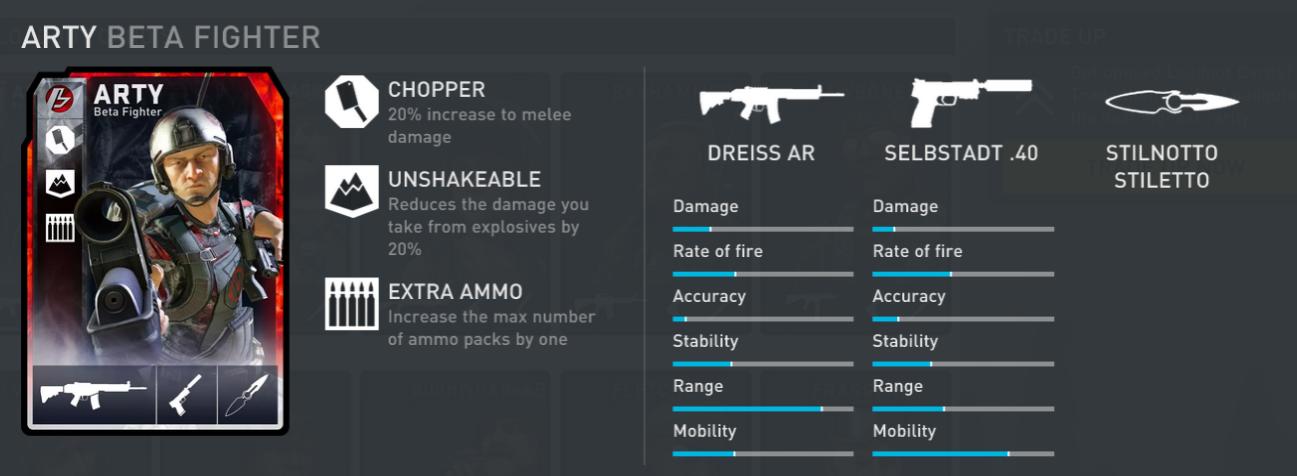The height and width of the screenshot is (476, 1297).
Task: Click the knife slot on the card
Action: coord(248,395)
